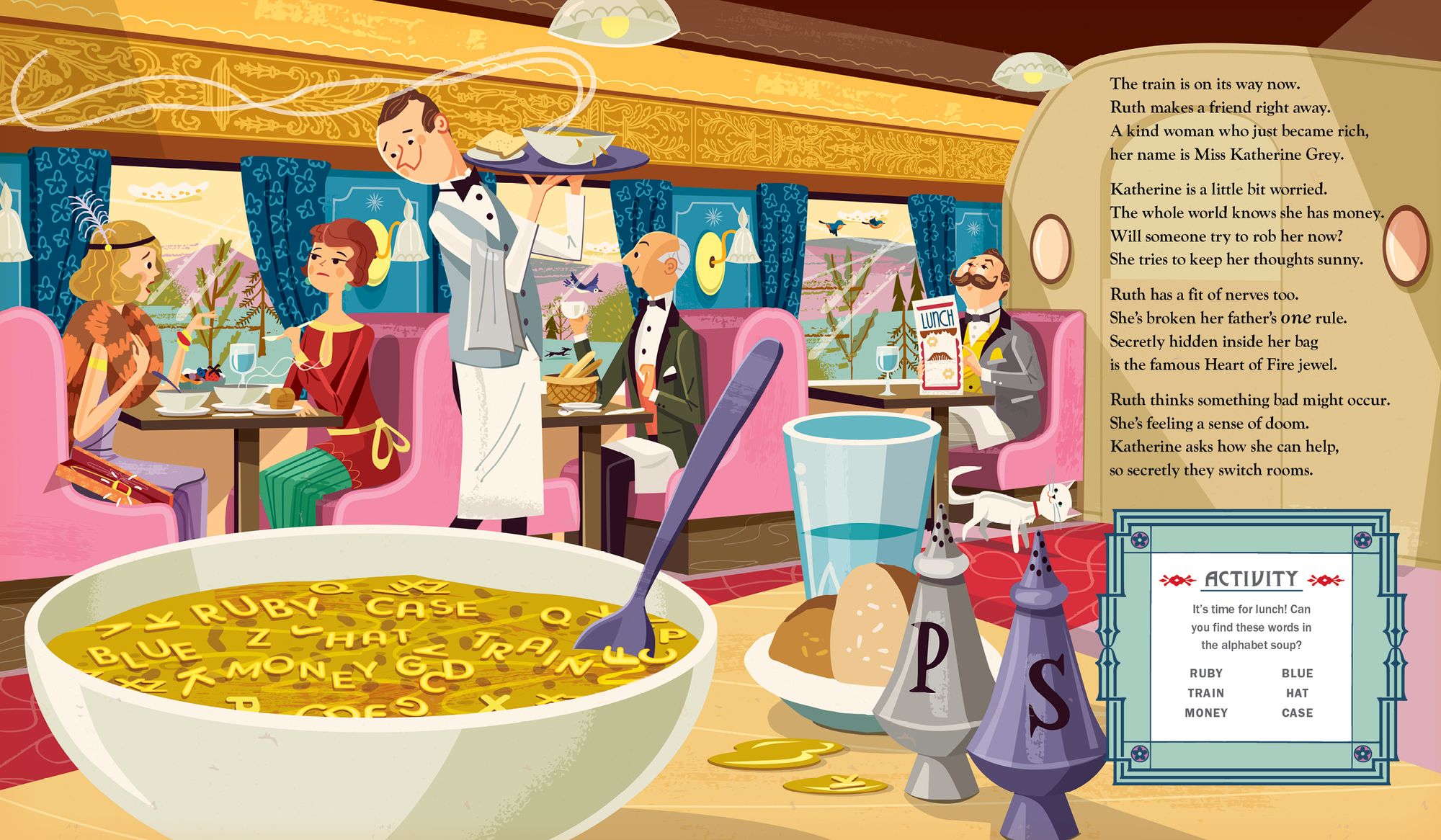Click CASE in the Activity word list
The image size is (1441, 840).
point(1297,712)
